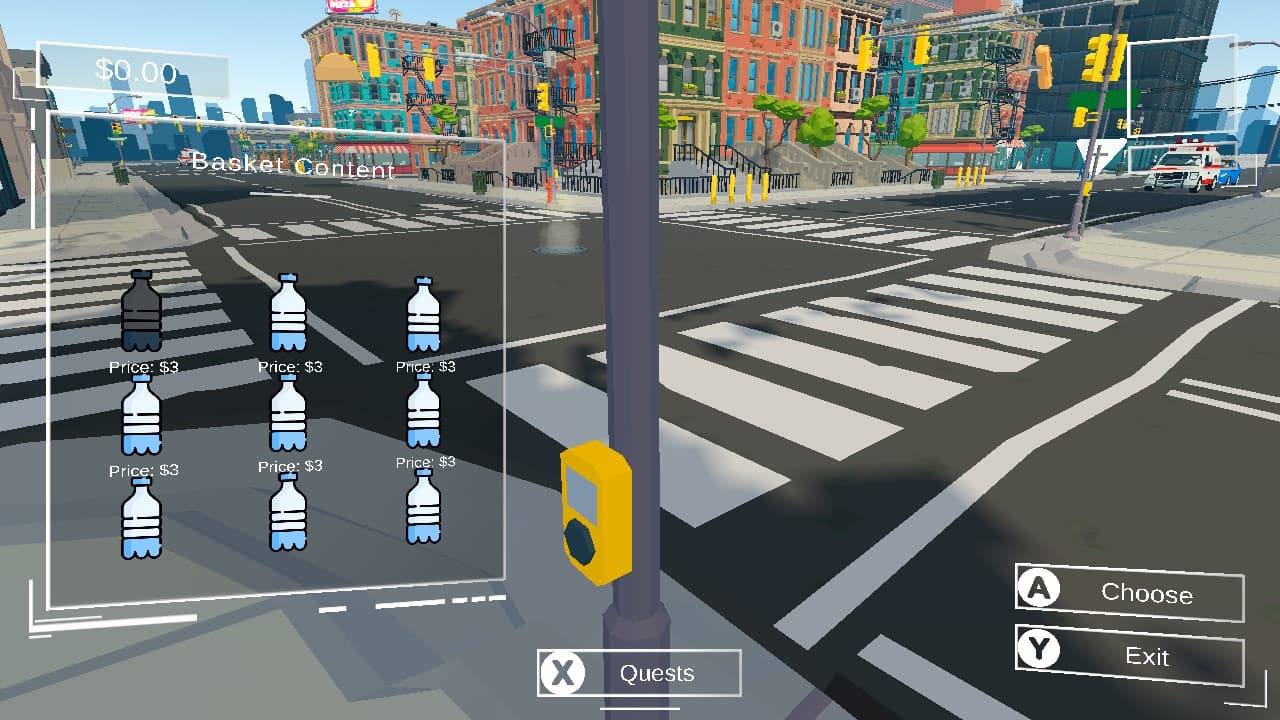The width and height of the screenshot is (1280, 720).
Task: Select the center bottle of the basket grid
Action: click(289, 413)
